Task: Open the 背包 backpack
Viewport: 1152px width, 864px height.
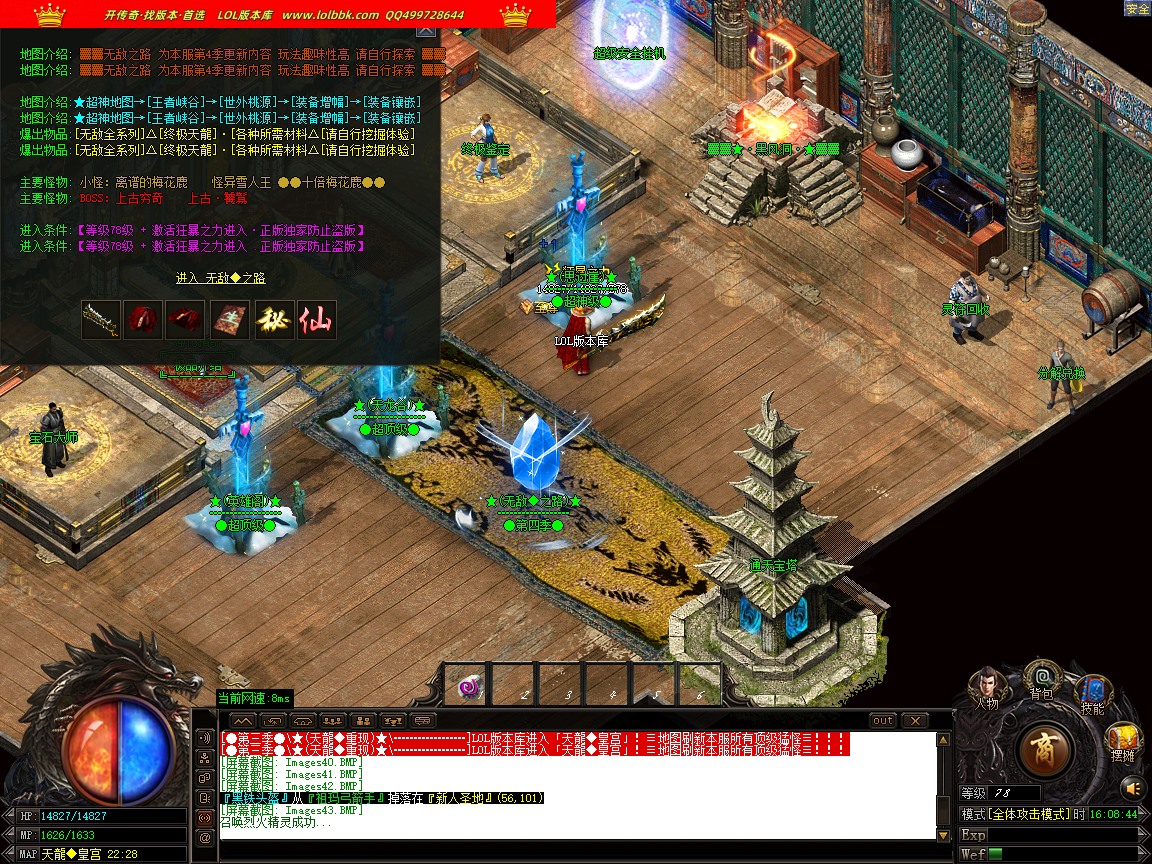Action: 1041,679
